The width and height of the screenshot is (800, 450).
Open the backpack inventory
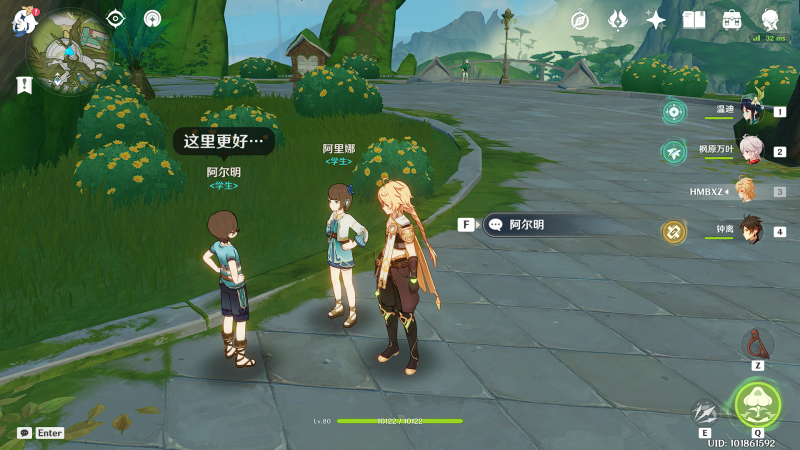[732, 20]
